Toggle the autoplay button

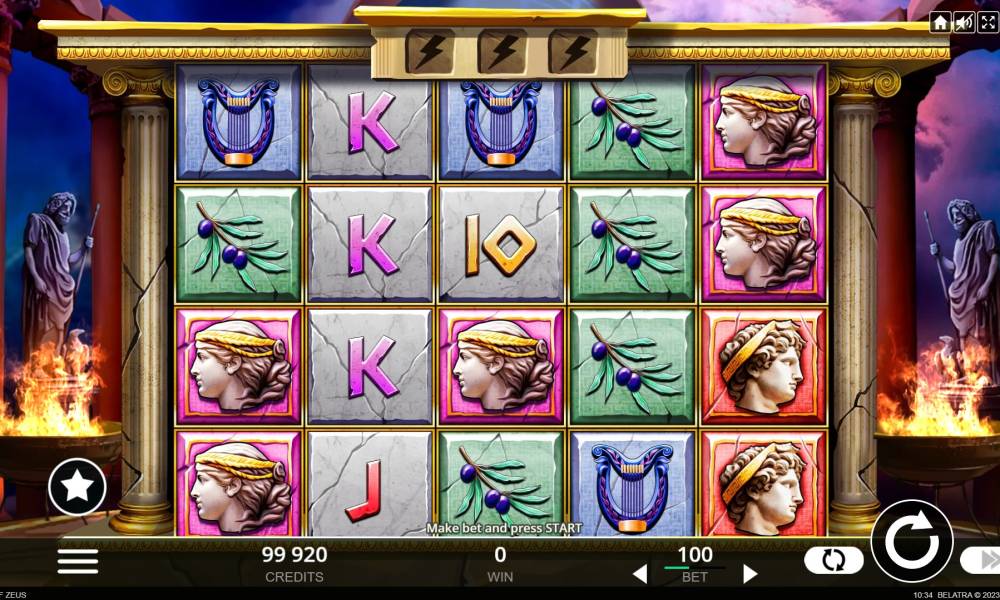pyautogui.click(x=833, y=560)
